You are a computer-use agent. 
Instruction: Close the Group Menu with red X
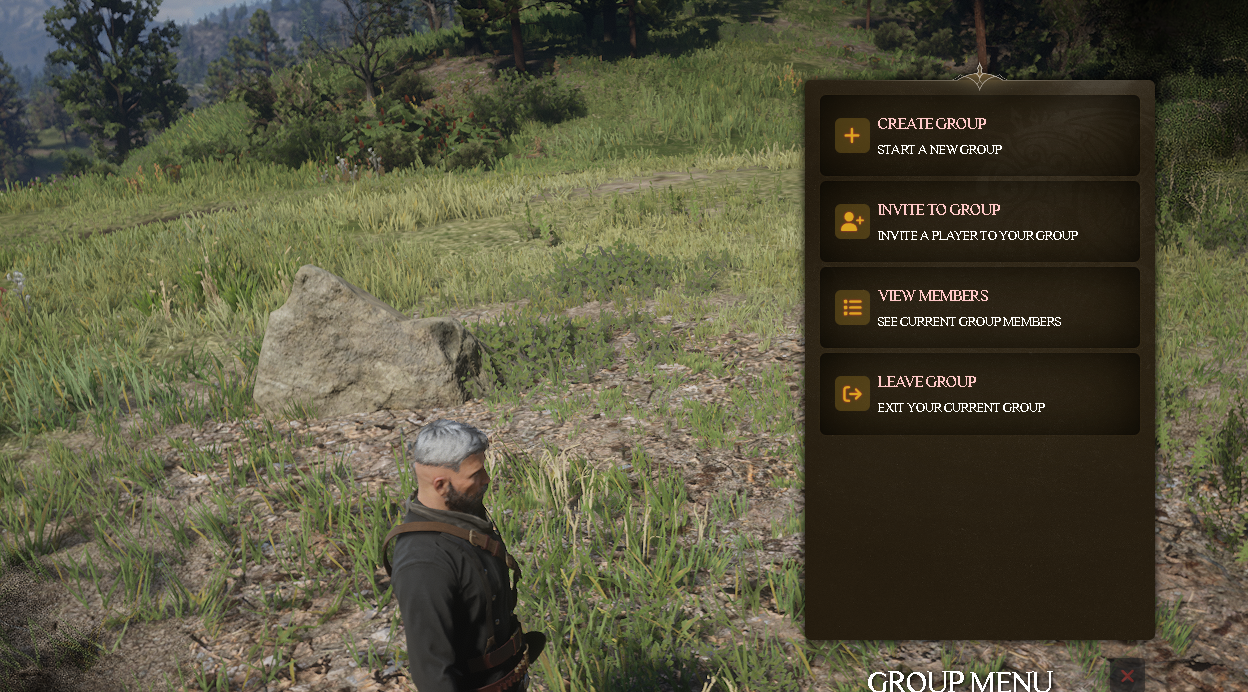point(1127,676)
